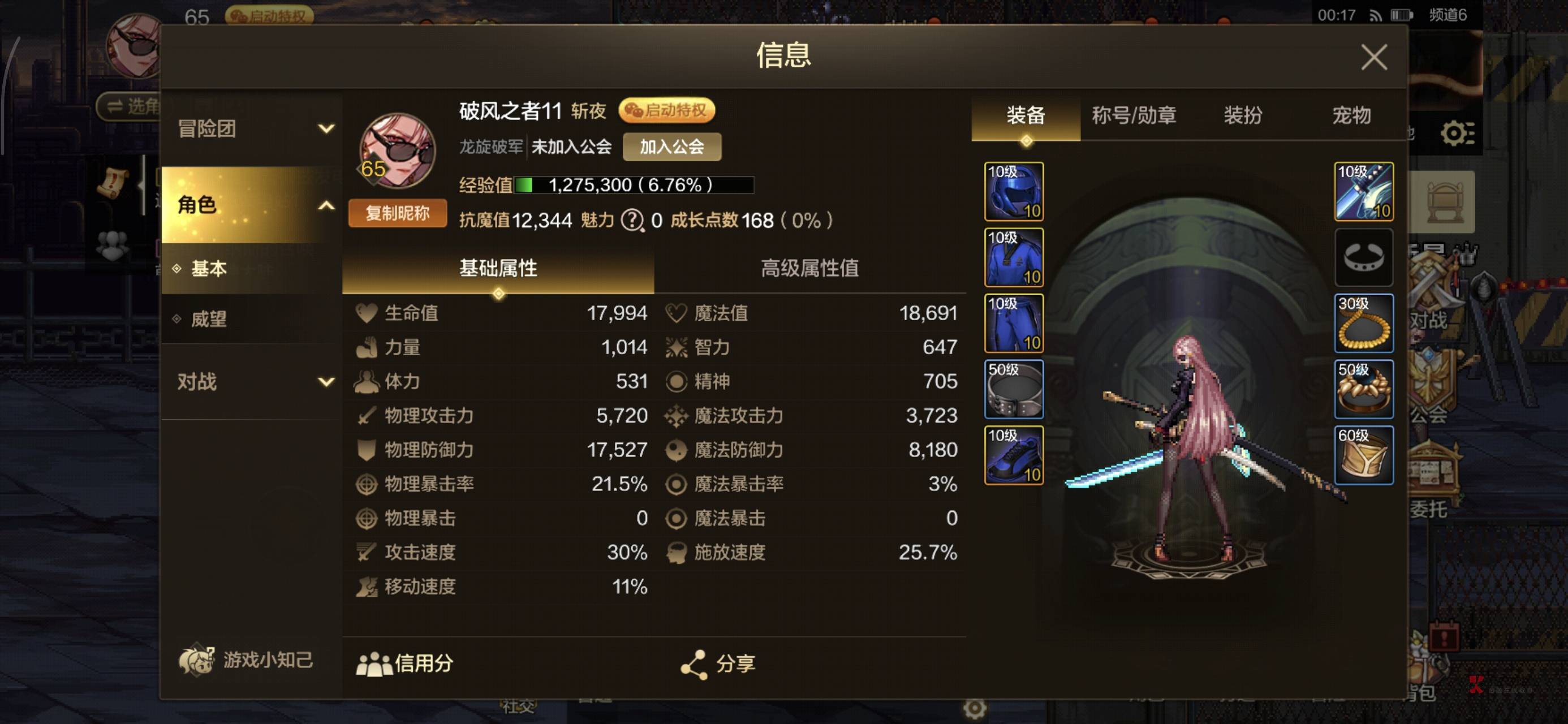Select the 基础属性 tab
The width and height of the screenshot is (1568, 724).
498,269
